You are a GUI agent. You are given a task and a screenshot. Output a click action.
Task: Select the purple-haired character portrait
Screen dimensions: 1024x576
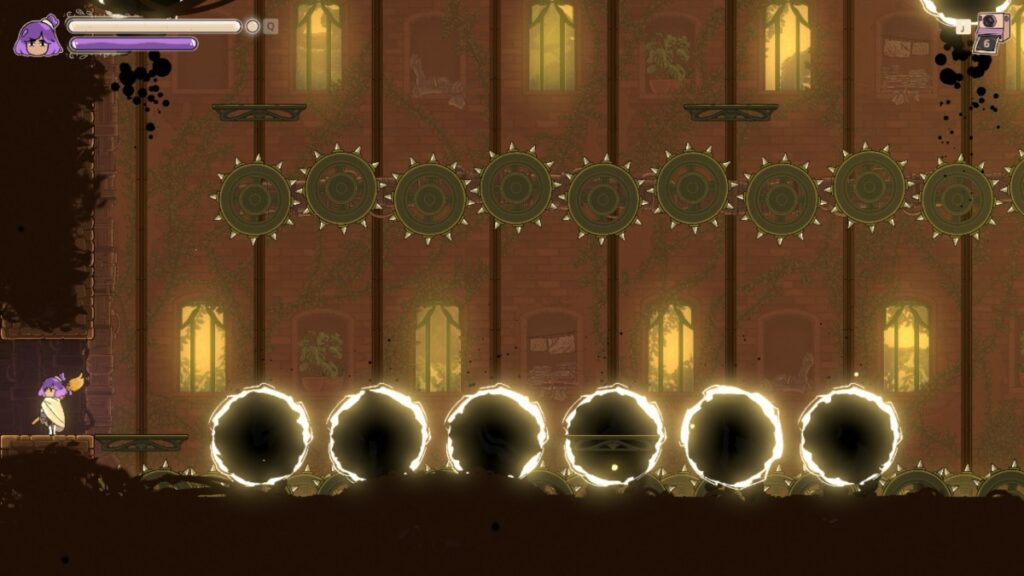click(x=38, y=36)
